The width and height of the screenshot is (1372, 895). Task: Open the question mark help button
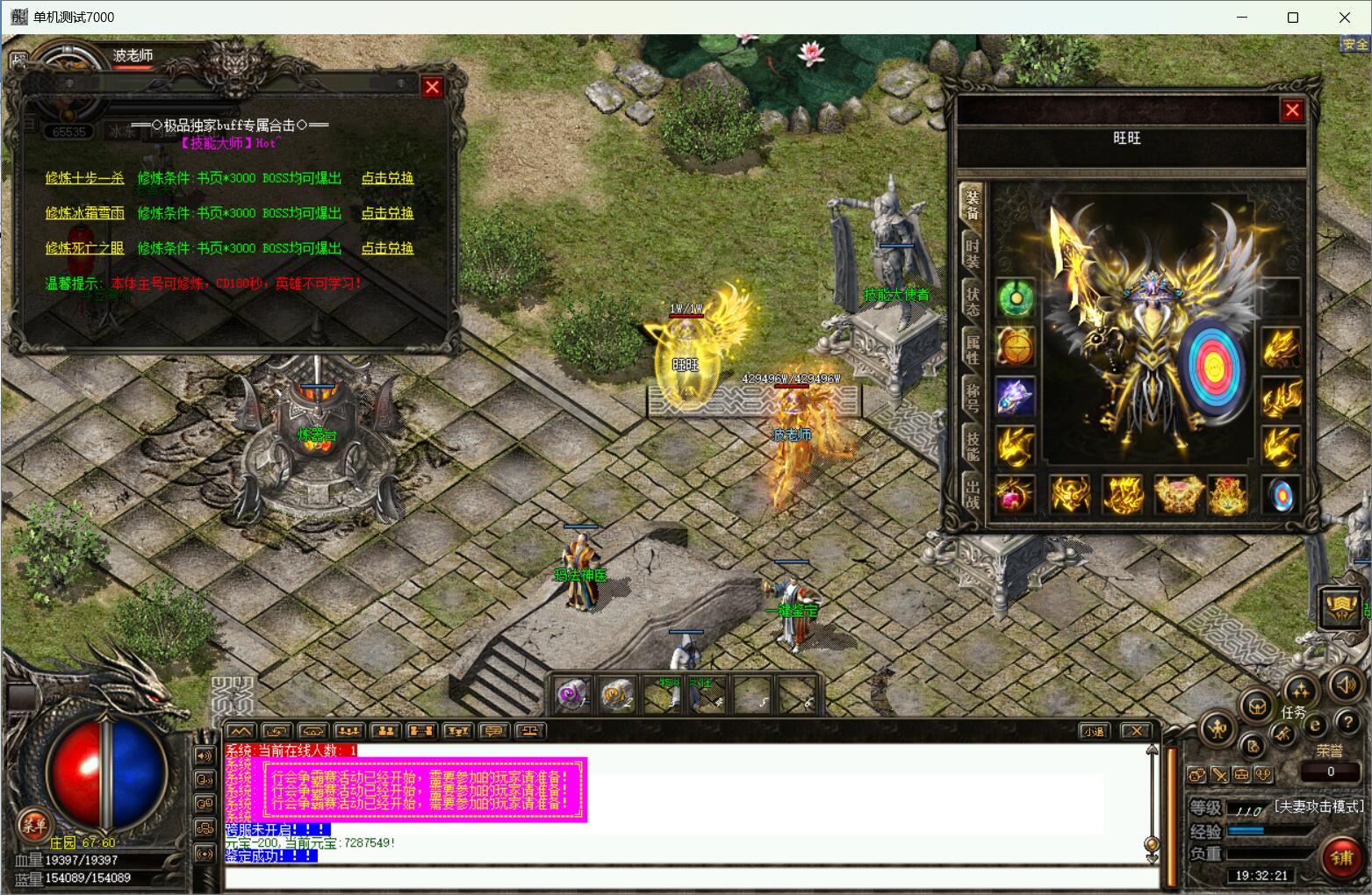1346,723
